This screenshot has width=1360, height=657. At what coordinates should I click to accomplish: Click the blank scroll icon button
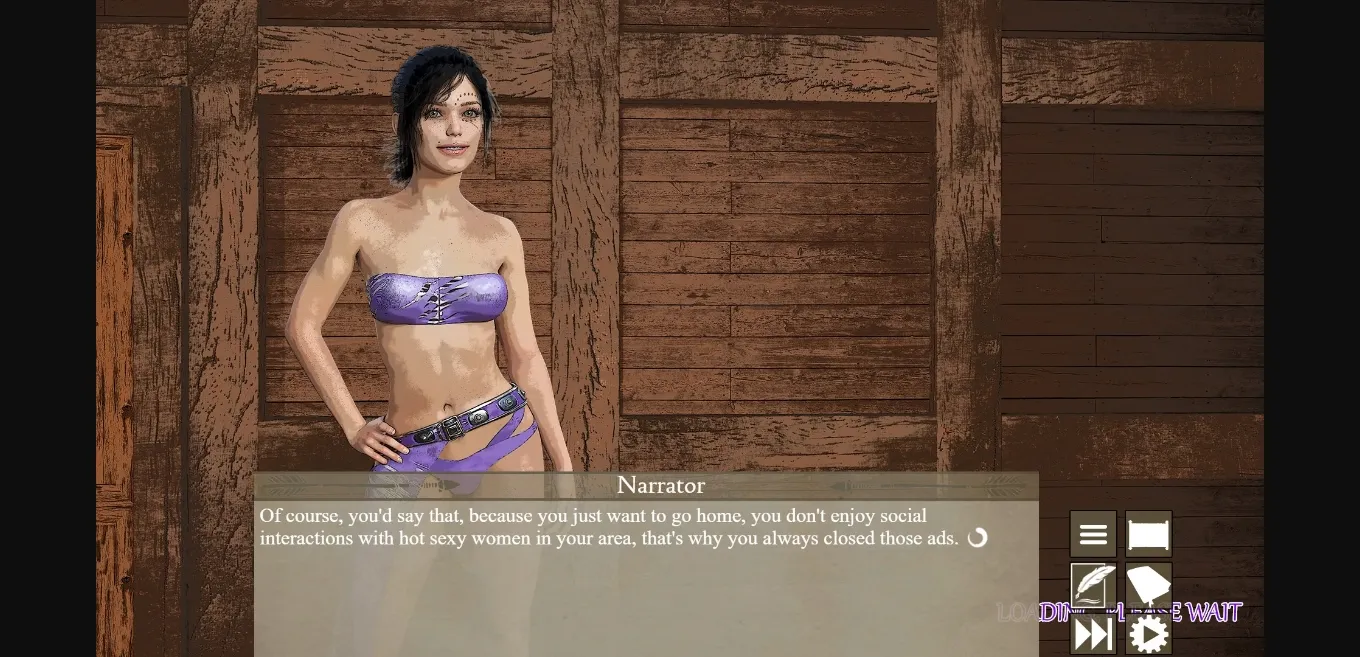[1148, 535]
